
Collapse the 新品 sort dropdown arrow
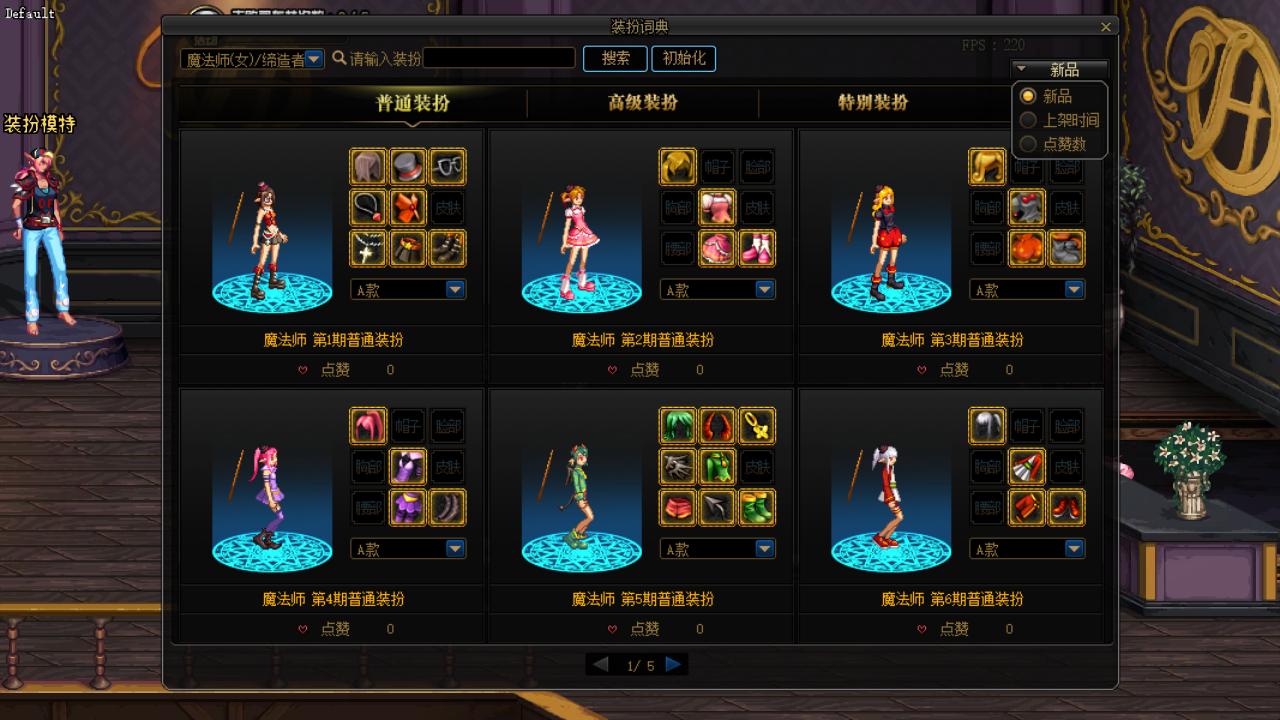pyautogui.click(x=1022, y=69)
